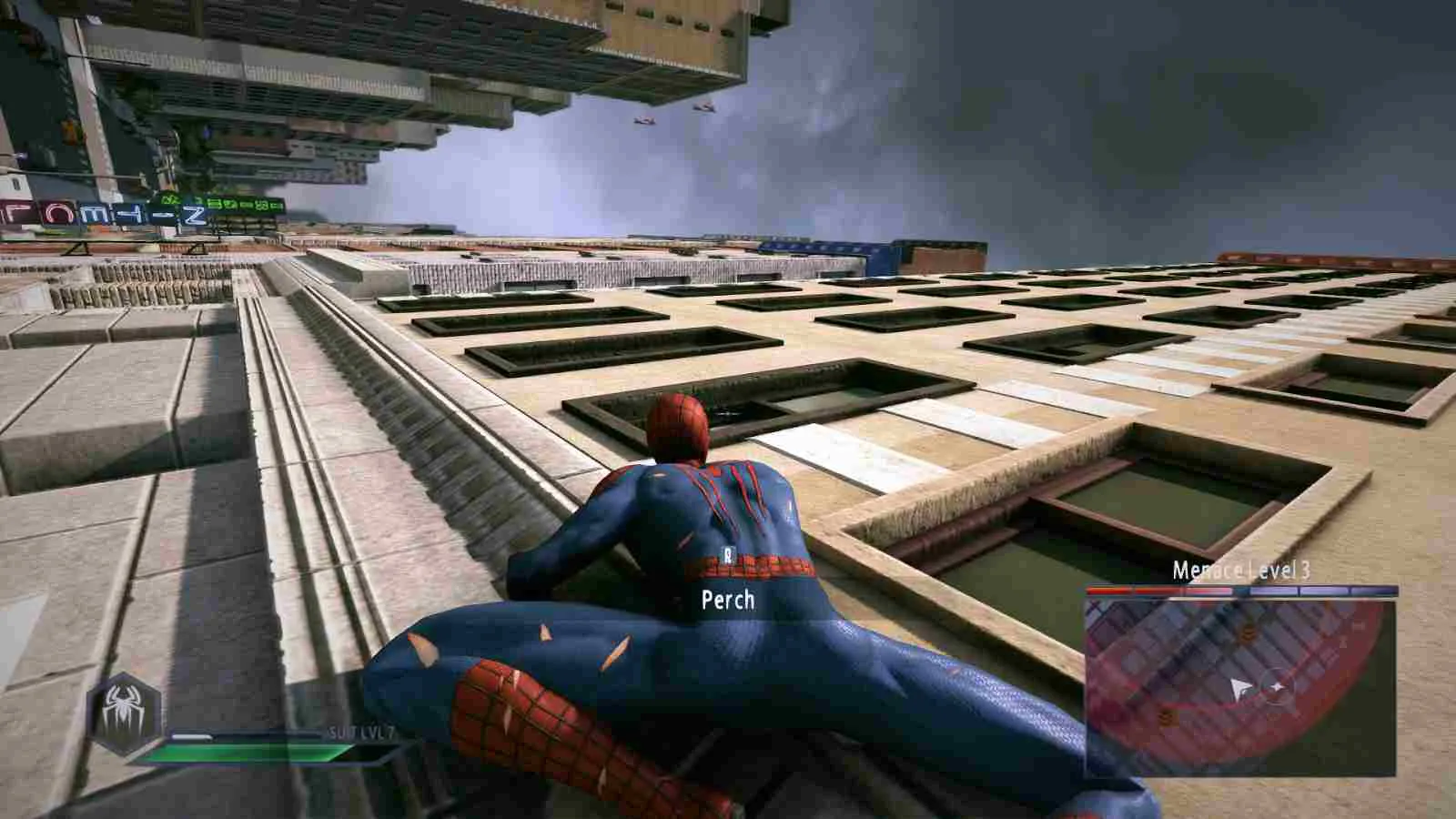
Task: Click the lower orange collectible icon on minimap
Action: (x=1168, y=716)
